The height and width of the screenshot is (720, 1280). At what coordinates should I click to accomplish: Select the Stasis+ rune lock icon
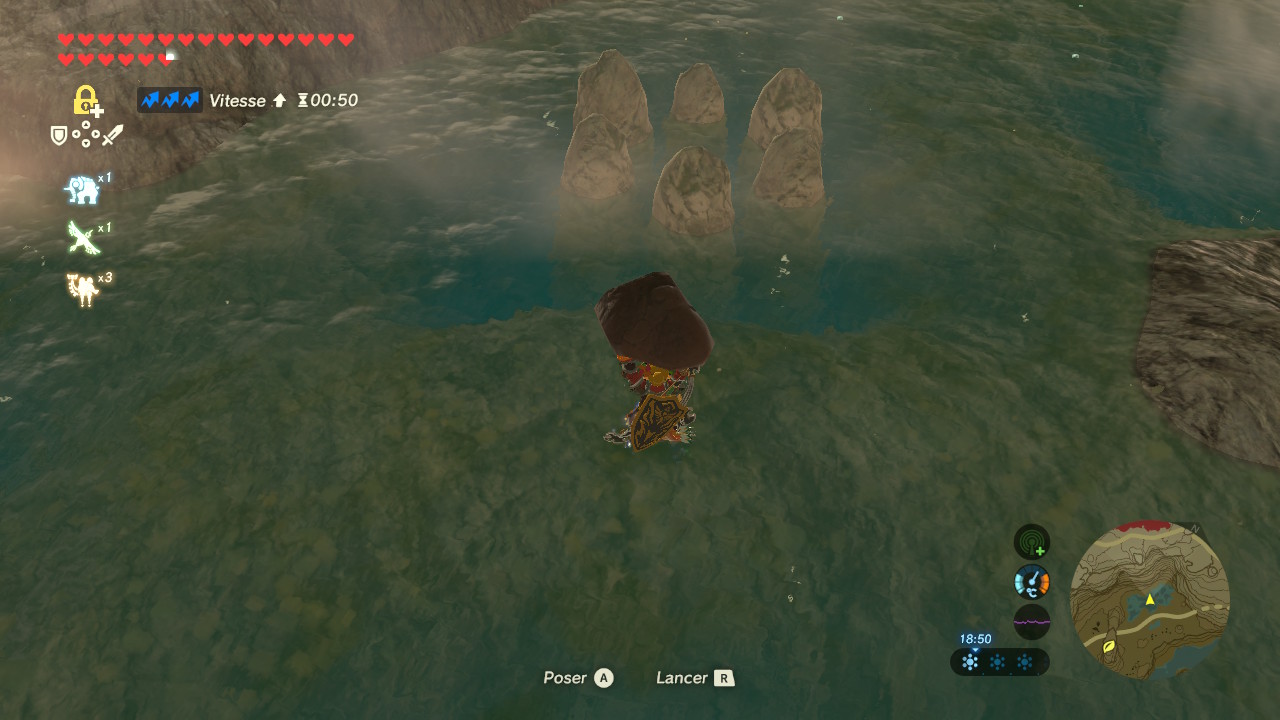click(x=87, y=101)
